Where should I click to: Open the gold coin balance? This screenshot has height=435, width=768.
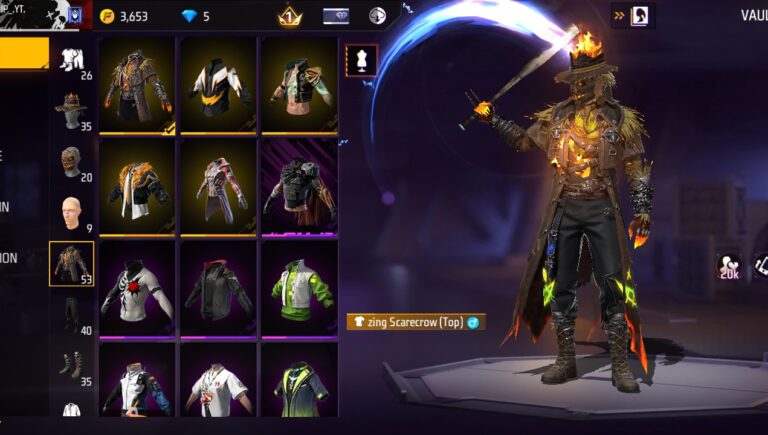(x=125, y=16)
